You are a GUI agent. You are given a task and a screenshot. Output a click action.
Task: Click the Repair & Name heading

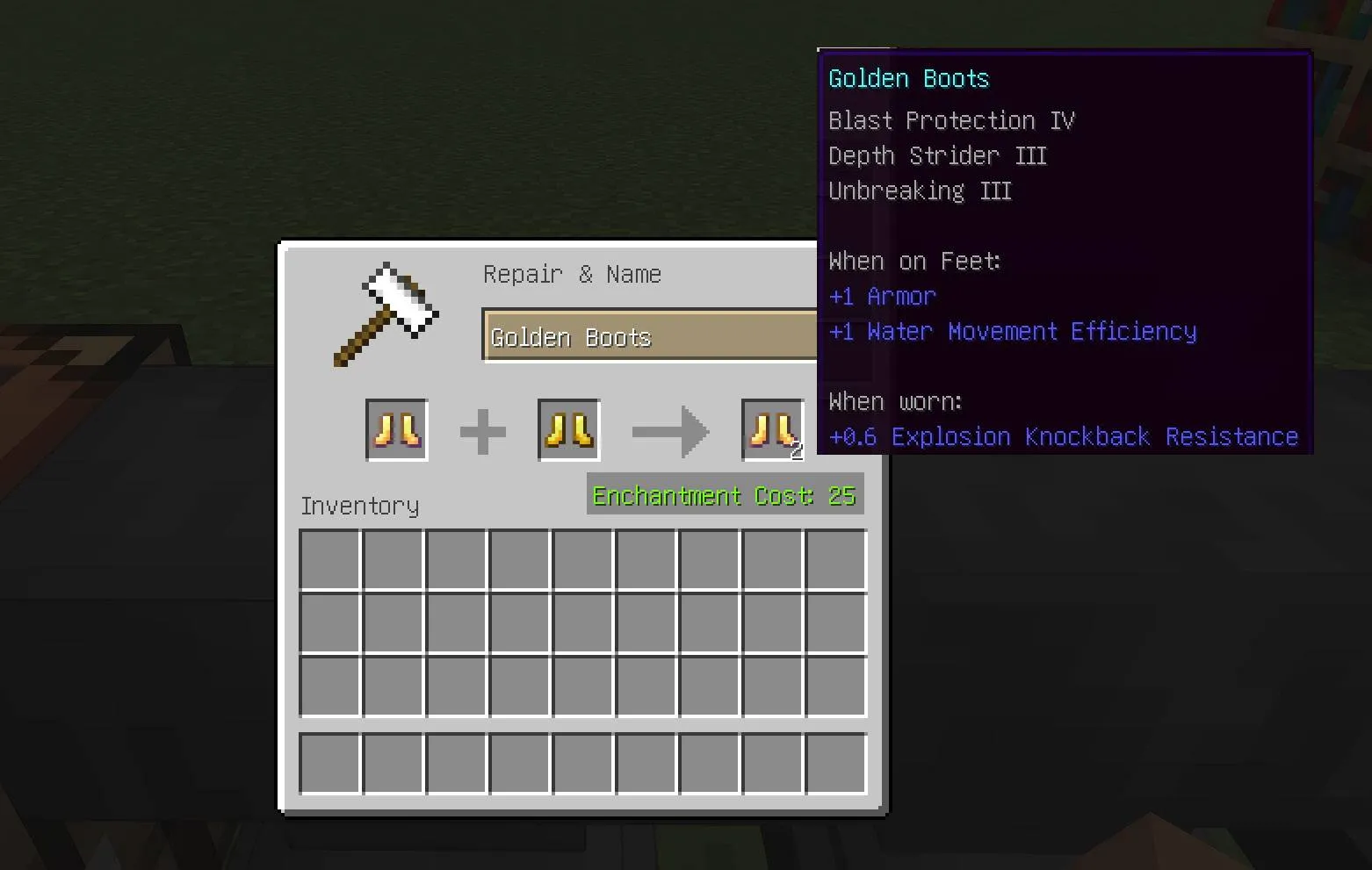point(572,274)
